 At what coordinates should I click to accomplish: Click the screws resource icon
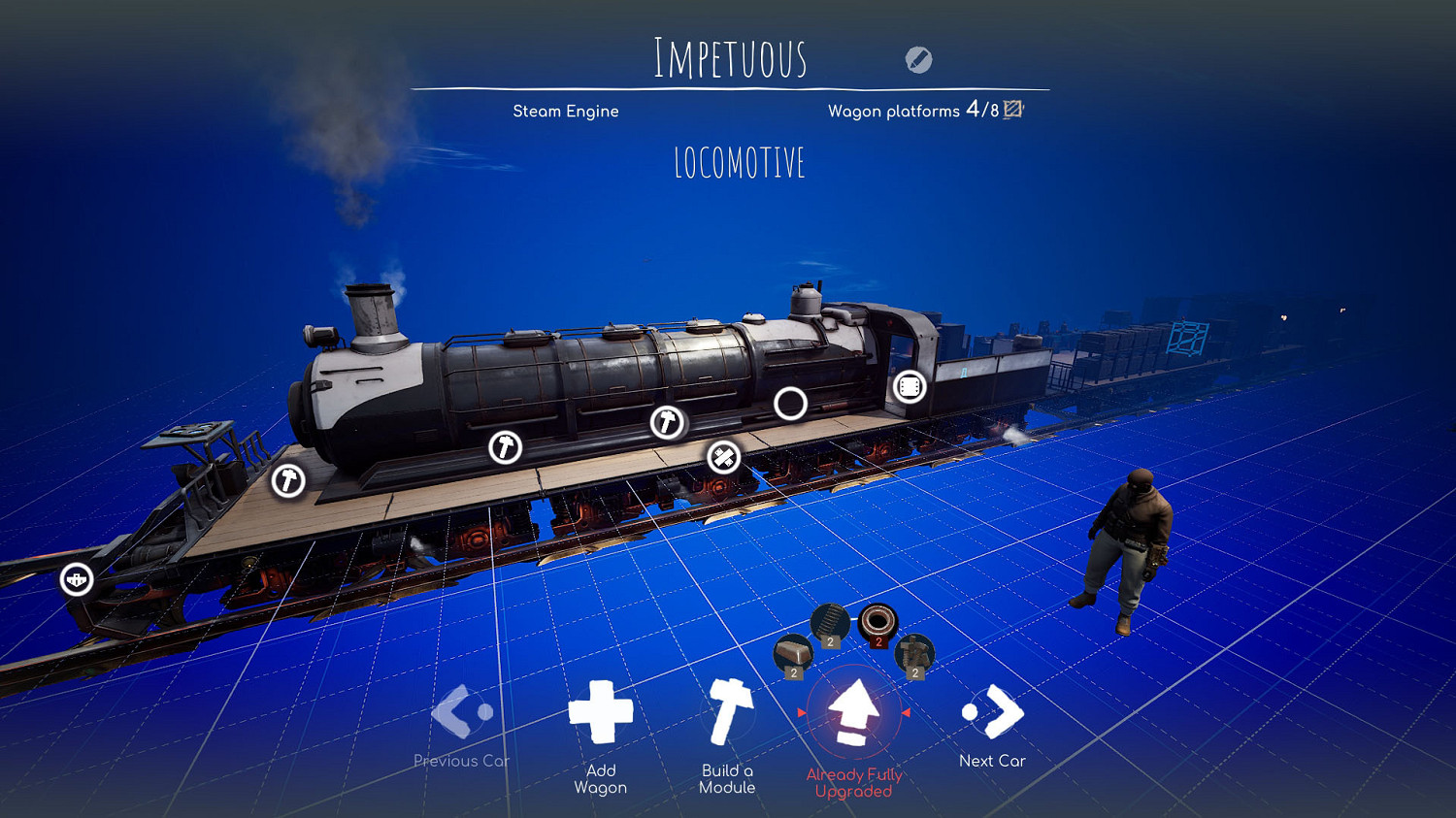coord(914,652)
